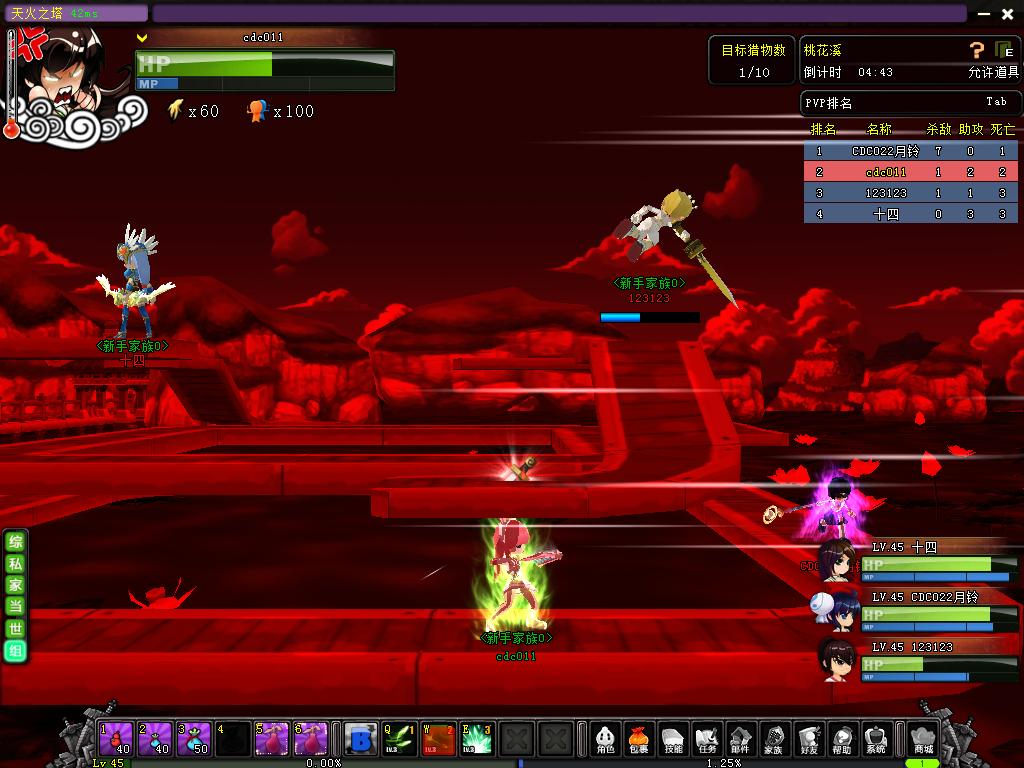Use the red potion in hotbar slot 1
The width and height of the screenshot is (1024, 768).
[115, 739]
